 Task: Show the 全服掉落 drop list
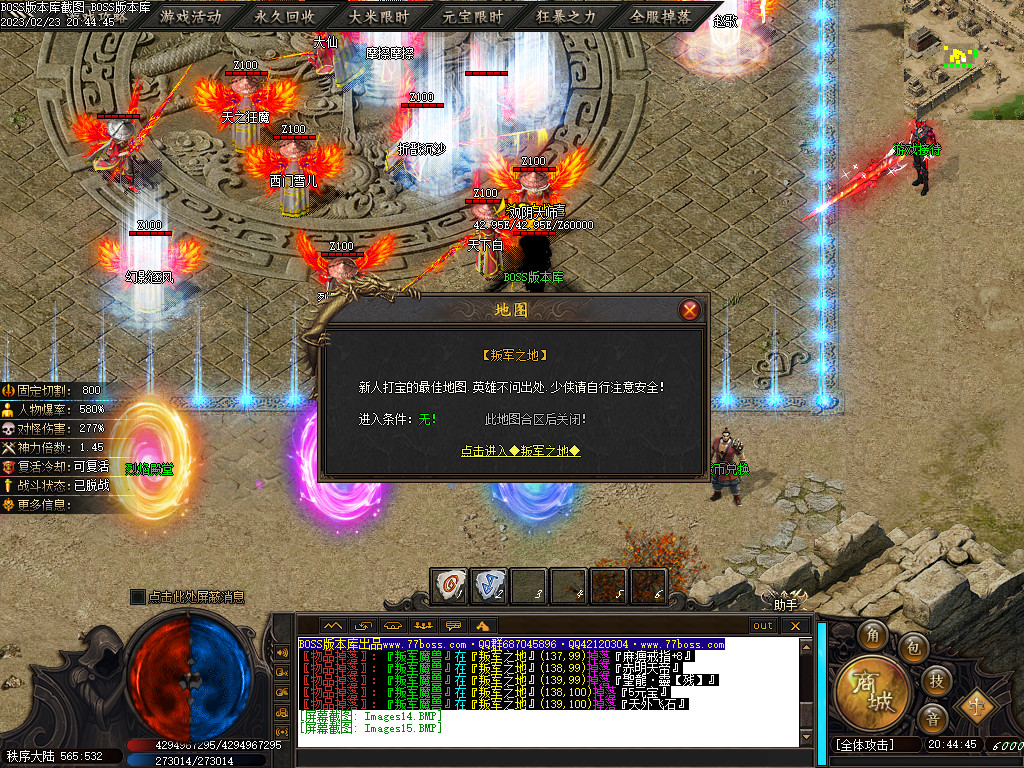(661, 17)
